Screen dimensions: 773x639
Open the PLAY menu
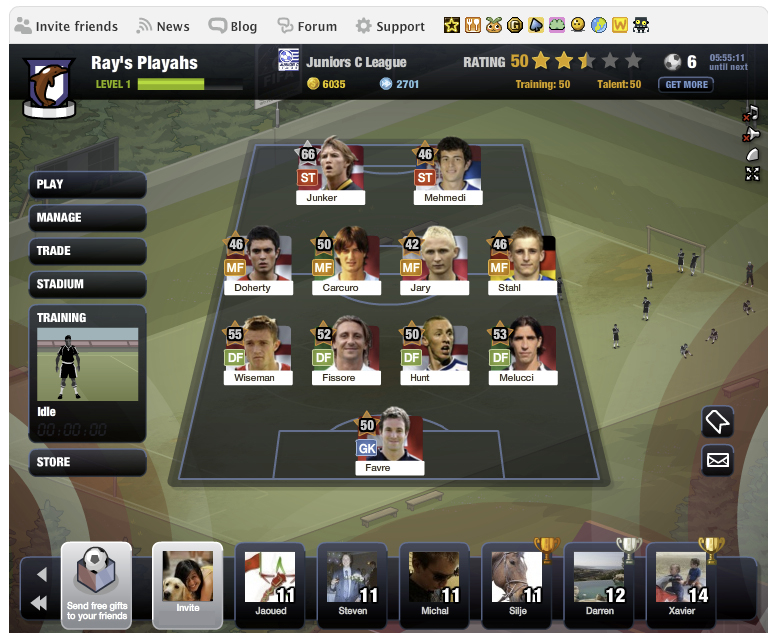(88, 184)
